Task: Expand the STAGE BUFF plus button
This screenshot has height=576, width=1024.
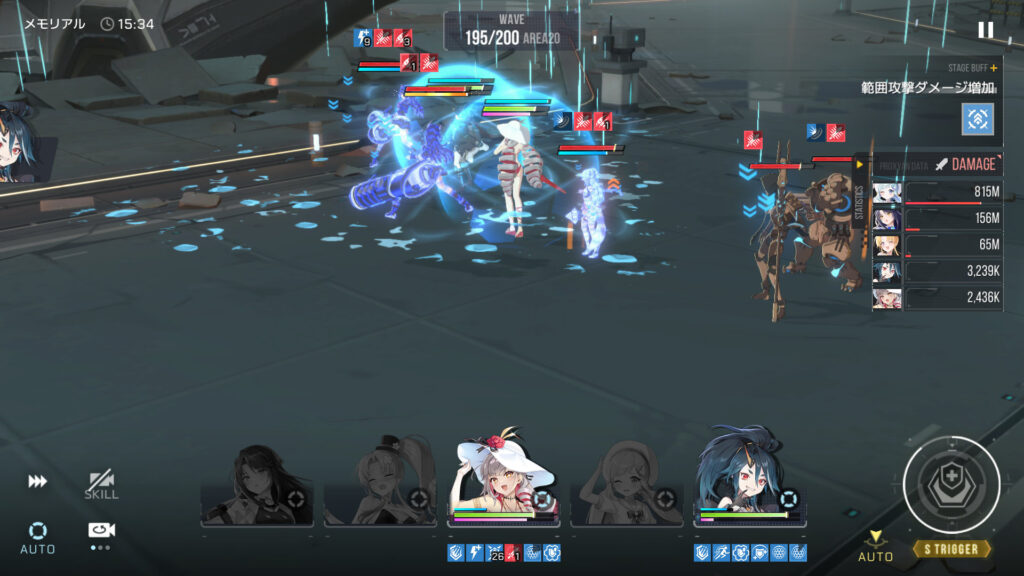Action: click(x=993, y=68)
